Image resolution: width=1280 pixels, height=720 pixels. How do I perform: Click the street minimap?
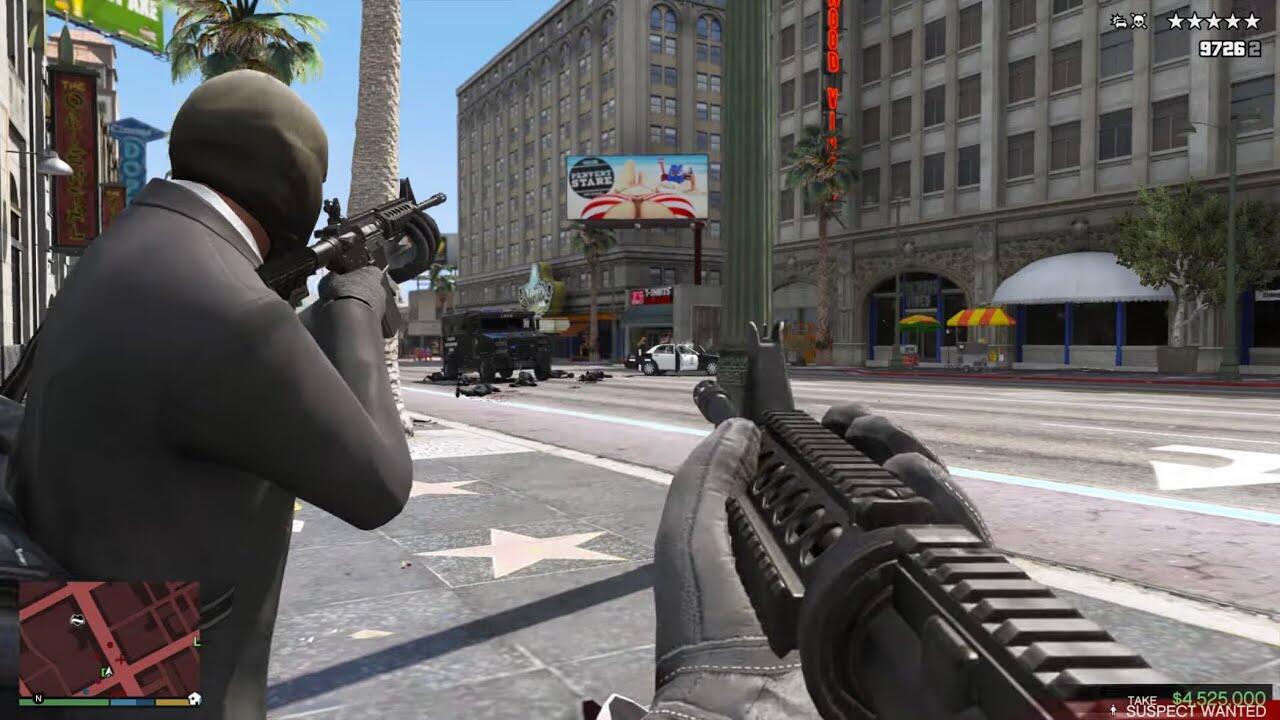(x=109, y=638)
